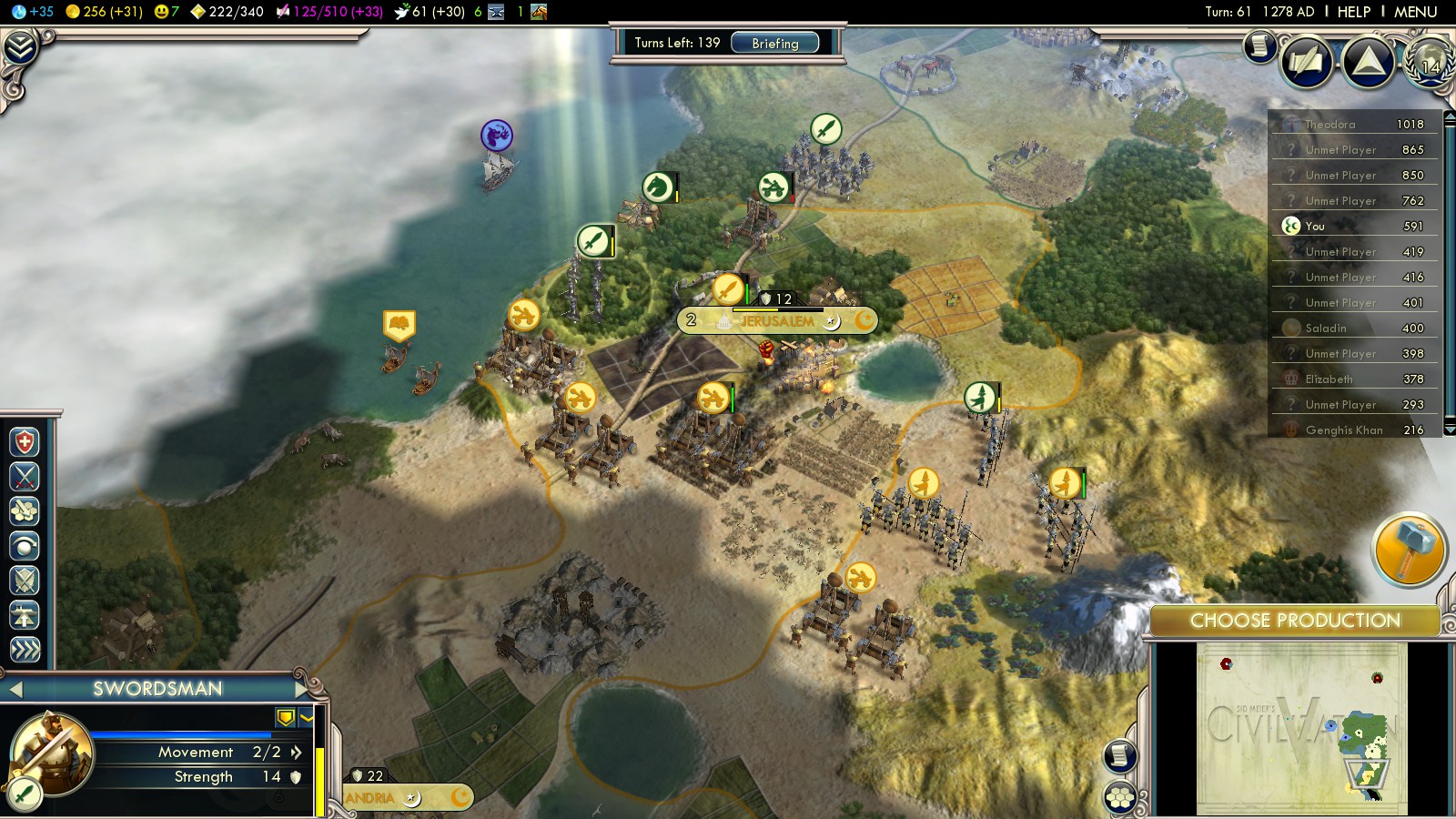Open the Social Policies triangle button
Image resolution: width=1456 pixels, height=819 pixels.
pyautogui.click(x=1368, y=62)
